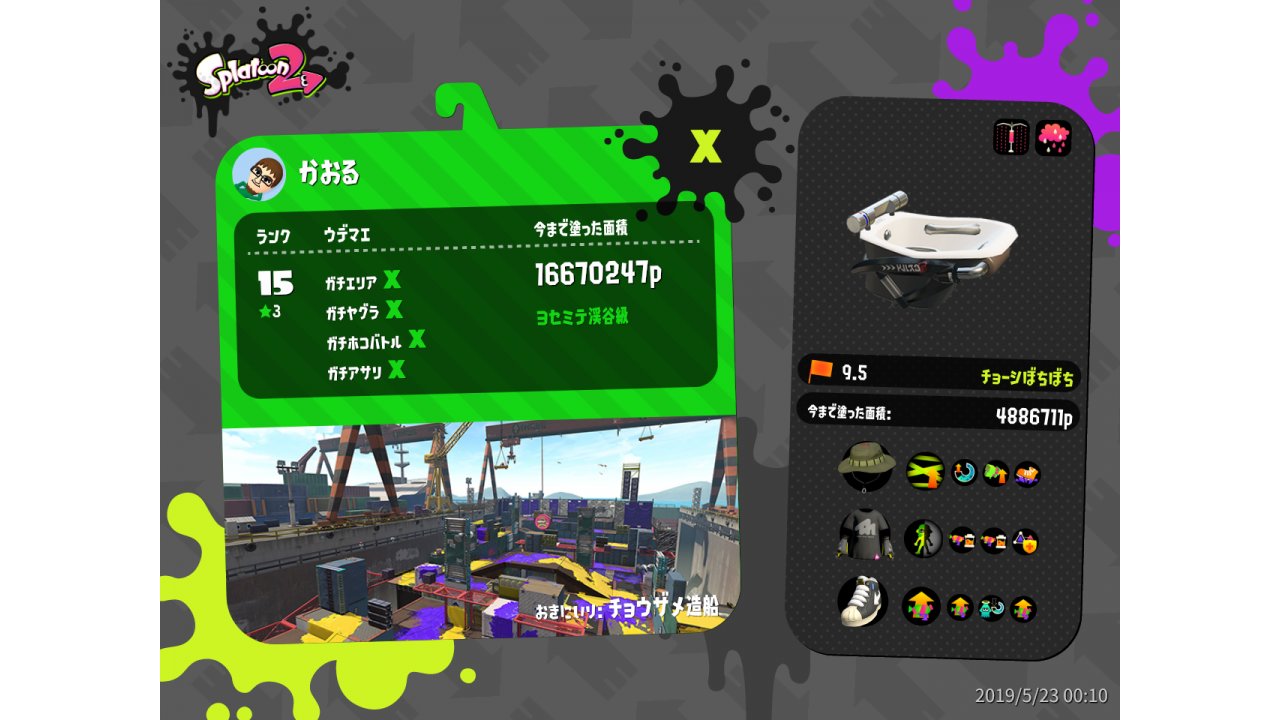The height and width of the screenshot is (720, 1280).
Task: Click the headgear's main ability icon
Action: pyautogui.click(x=925, y=471)
